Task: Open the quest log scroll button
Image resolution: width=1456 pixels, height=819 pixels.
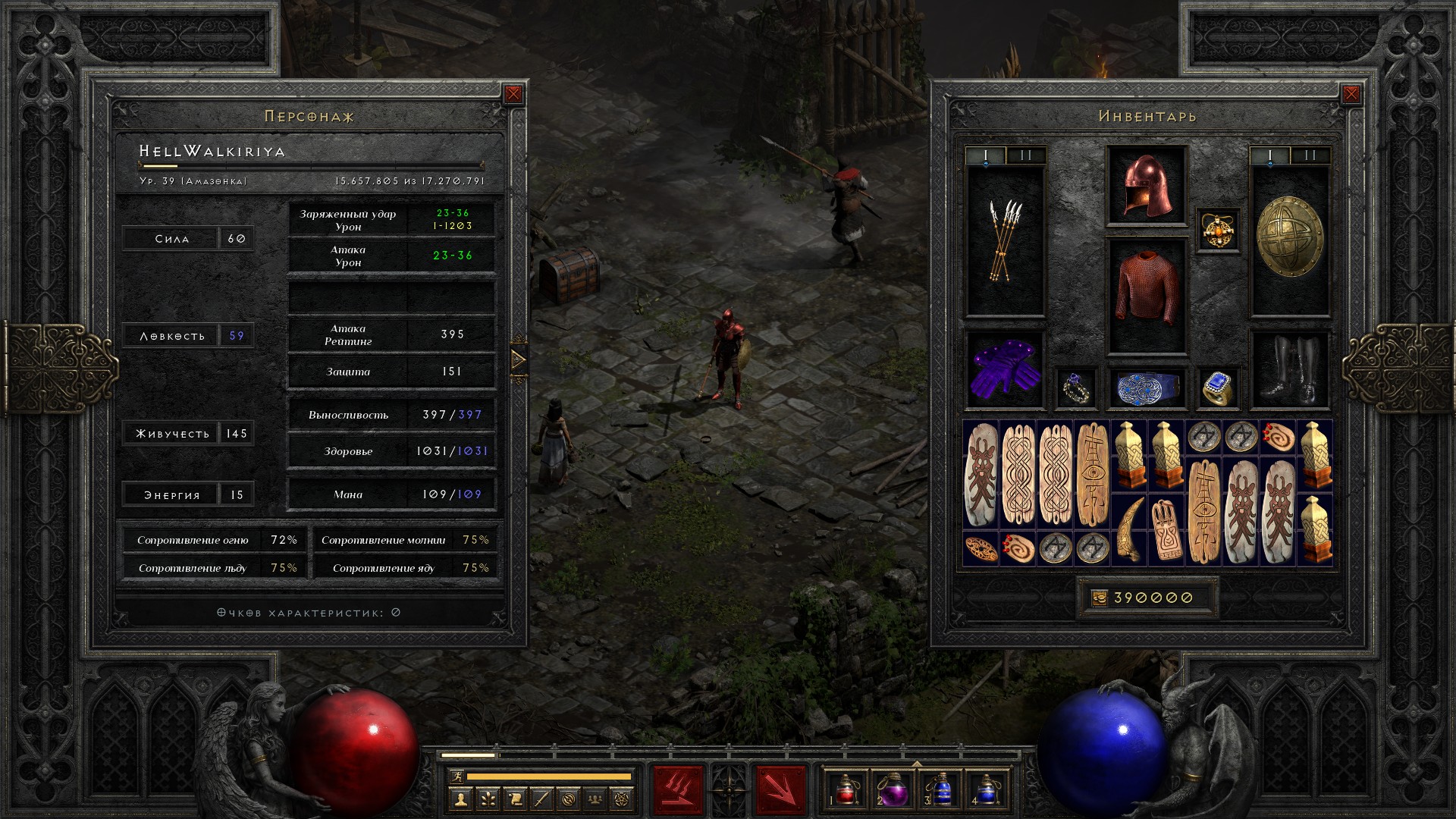Action: [514, 799]
